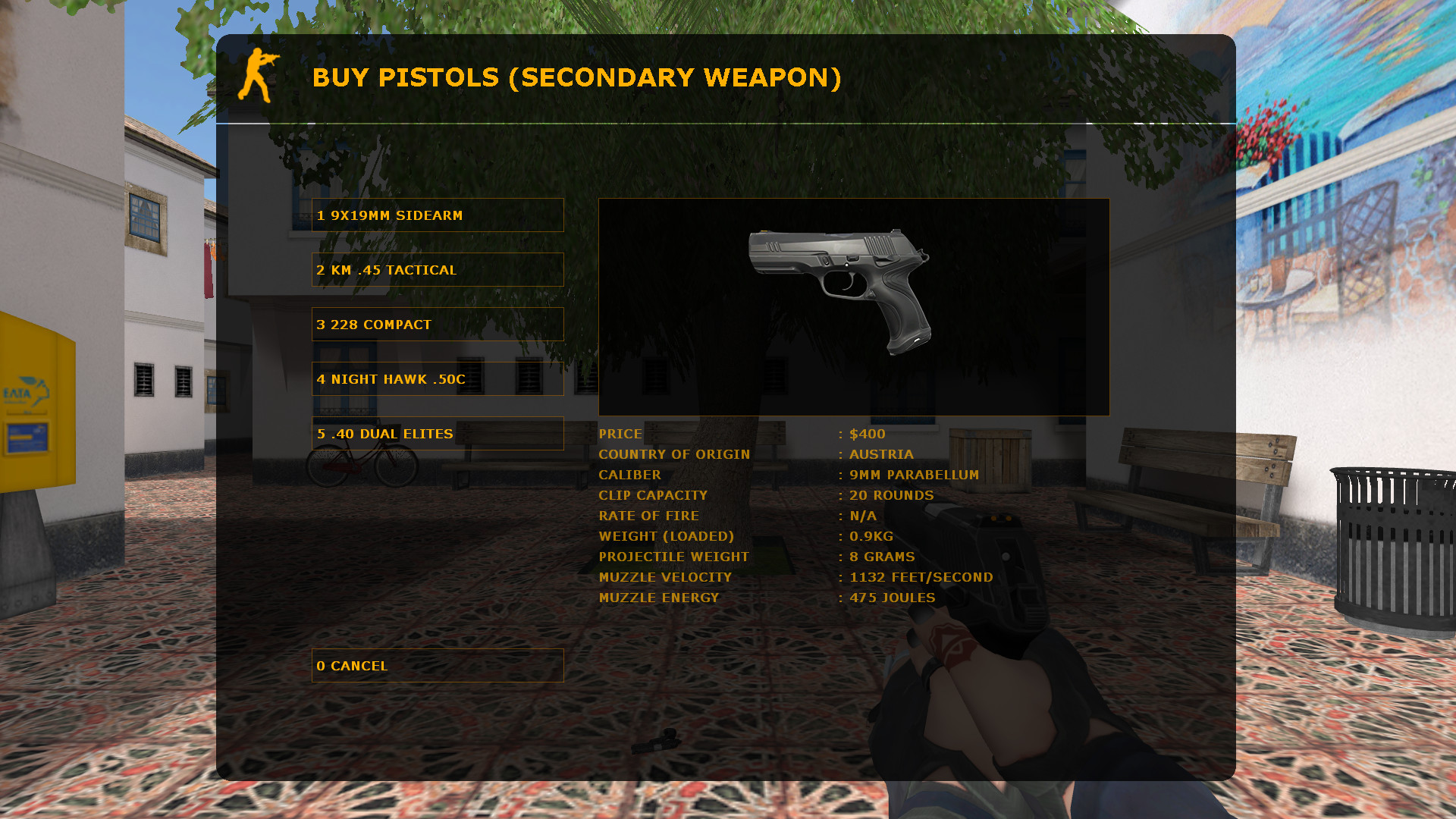Click the 9MM PARABELLUM value
This screenshot has width=1456, height=819.
(x=914, y=475)
